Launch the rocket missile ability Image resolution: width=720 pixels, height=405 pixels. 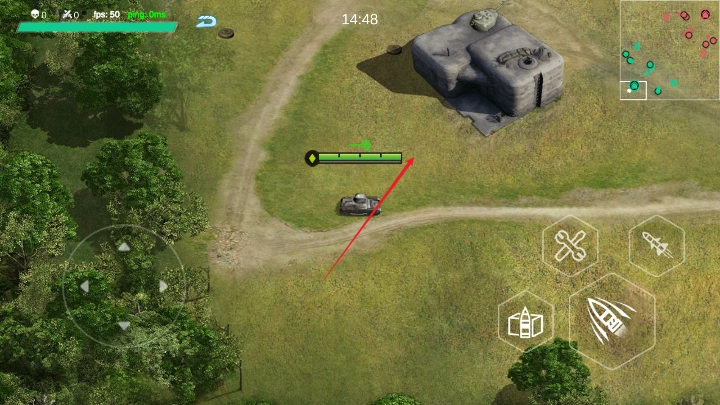coord(656,245)
